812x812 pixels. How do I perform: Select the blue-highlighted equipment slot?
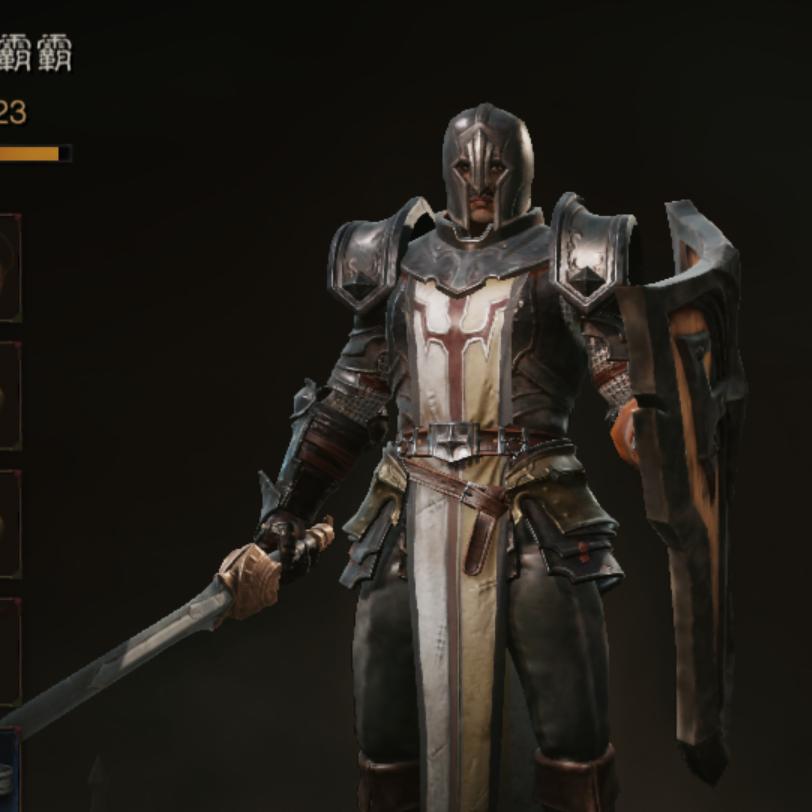(8, 770)
